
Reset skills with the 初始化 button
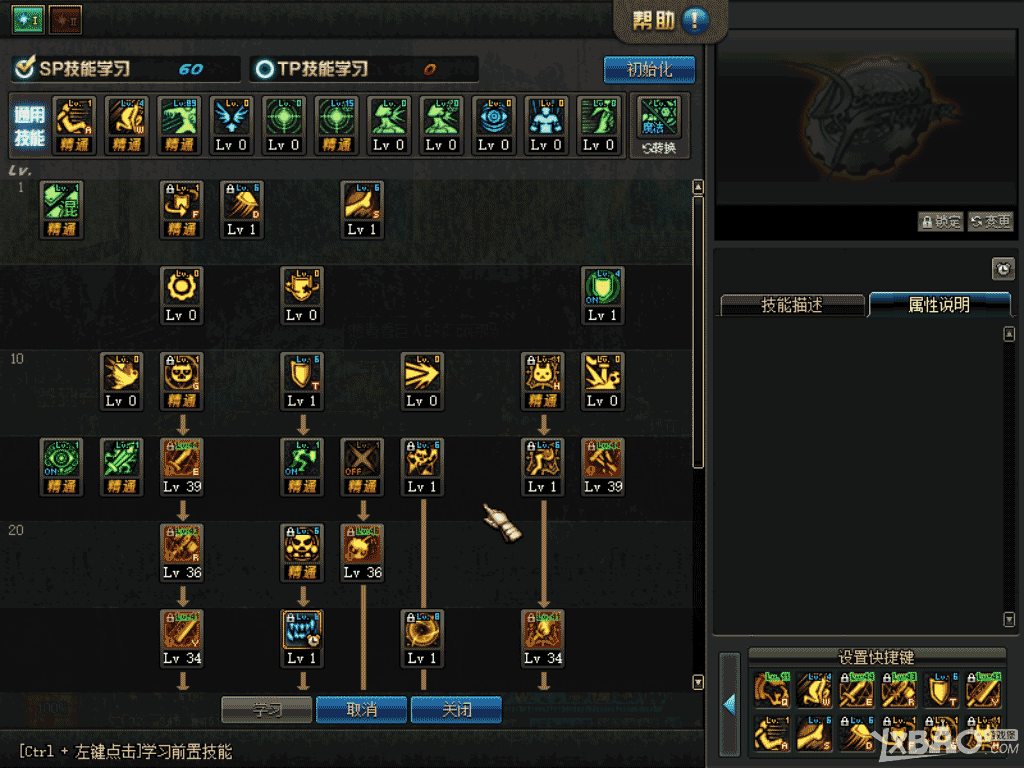[x=649, y=70]
